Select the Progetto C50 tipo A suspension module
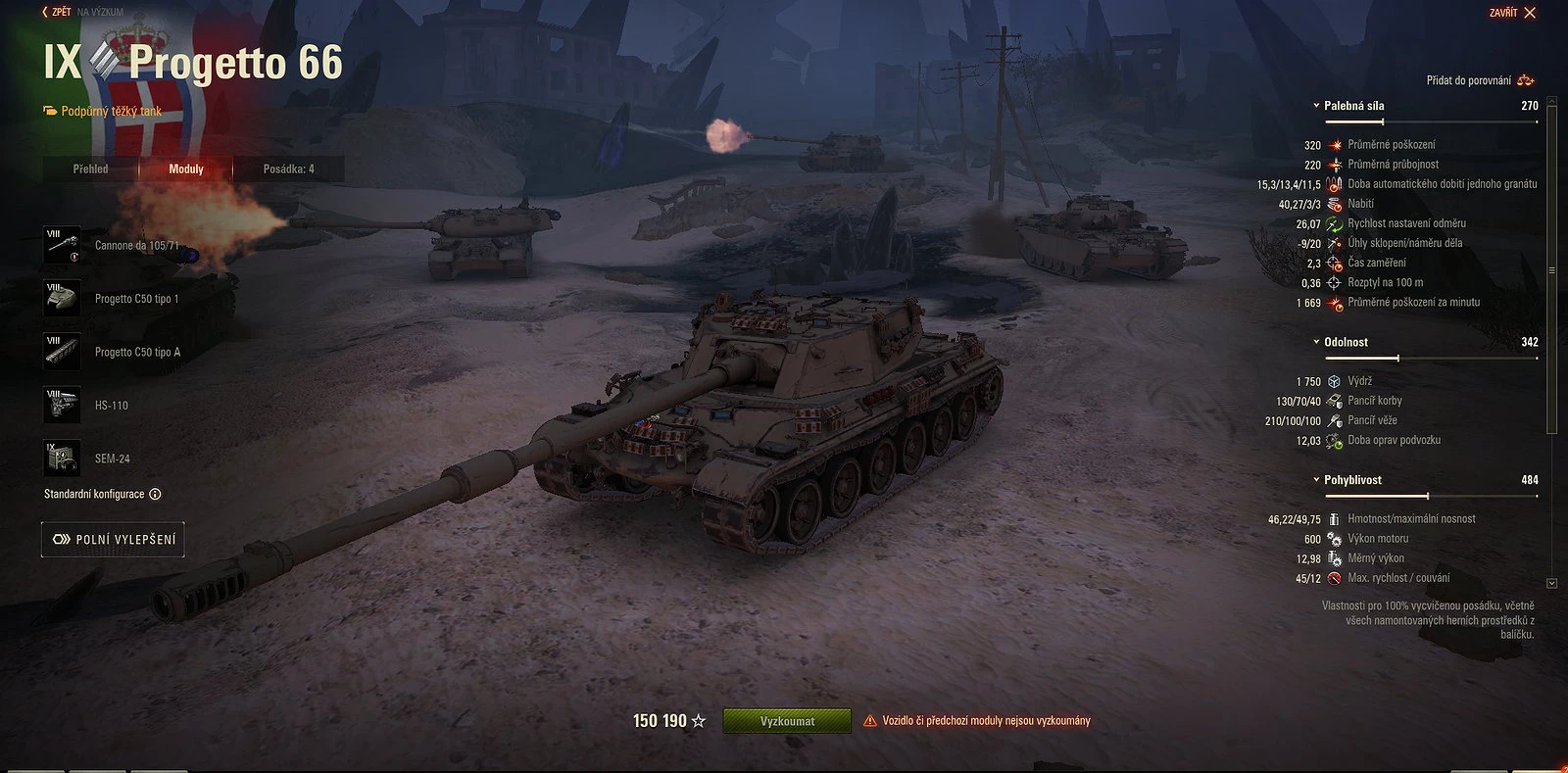The height and width of the screenshot is (773, 1568). click(x=62, y=351)
